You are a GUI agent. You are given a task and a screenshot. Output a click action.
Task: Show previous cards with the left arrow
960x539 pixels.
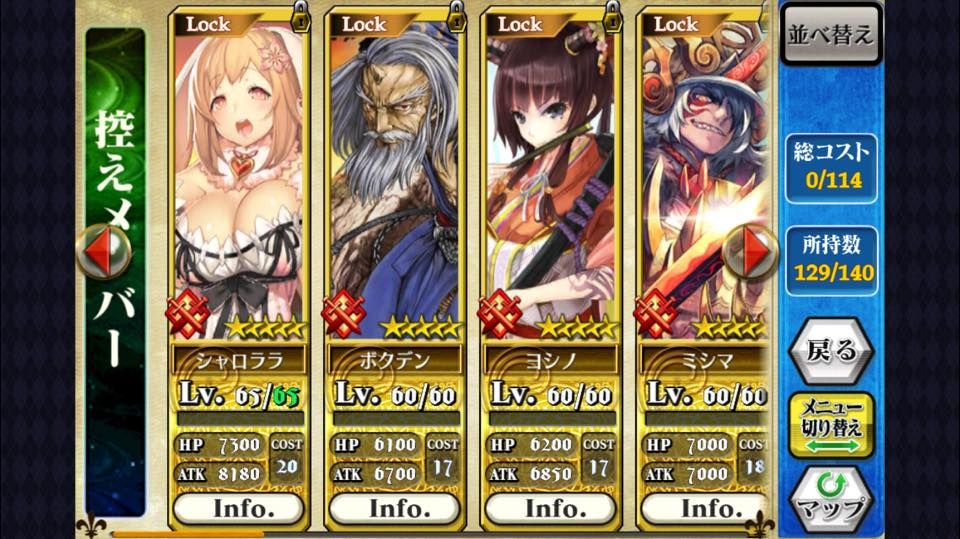pyautogui.click(x=103, y=251)
